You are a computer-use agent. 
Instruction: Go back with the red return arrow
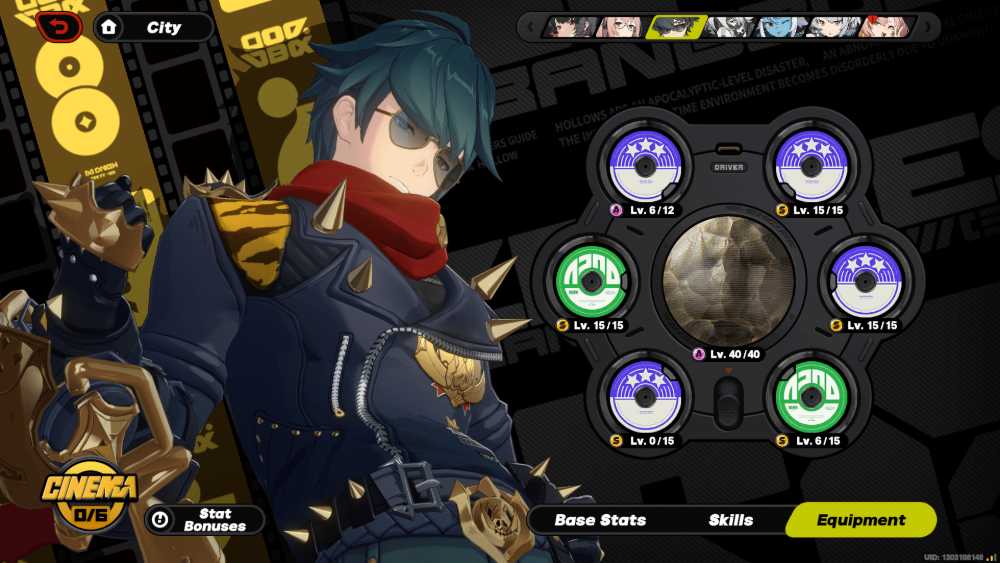[x=58, y=27]
